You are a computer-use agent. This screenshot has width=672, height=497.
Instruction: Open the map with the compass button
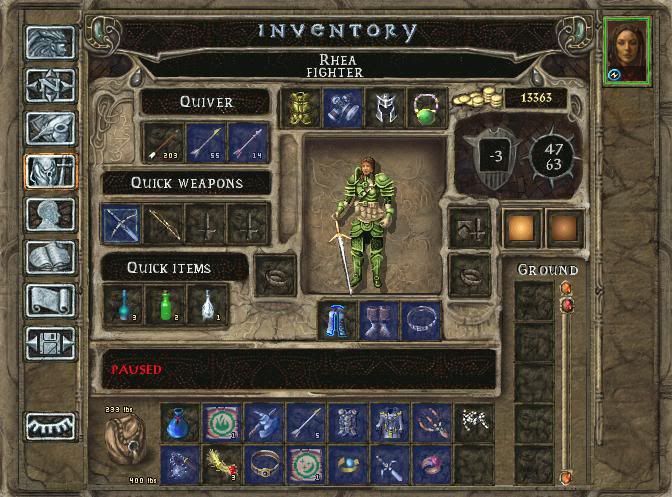(x=49, y=86)
